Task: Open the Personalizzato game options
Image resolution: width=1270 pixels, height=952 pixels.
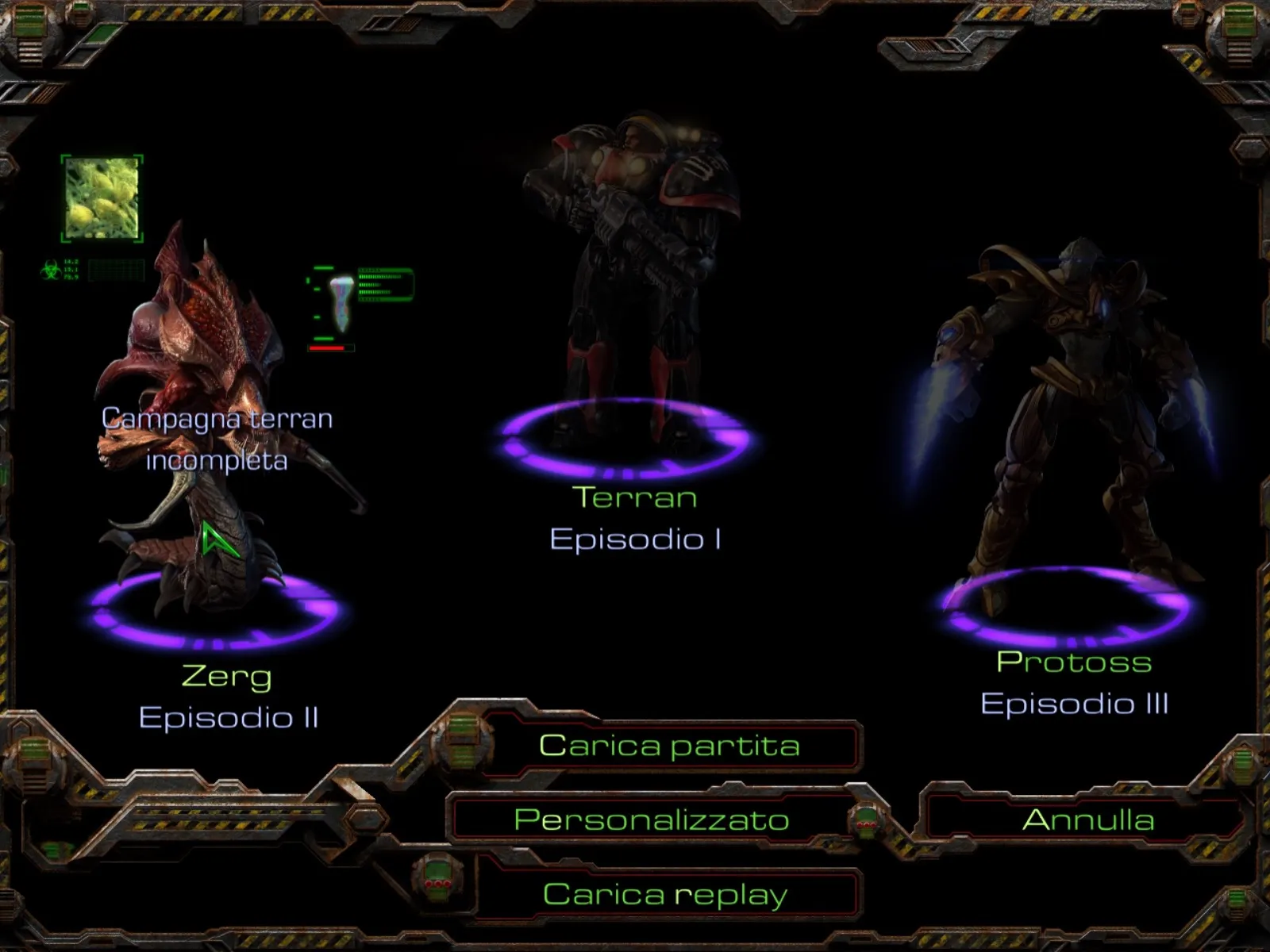Action: coord(651,821)
